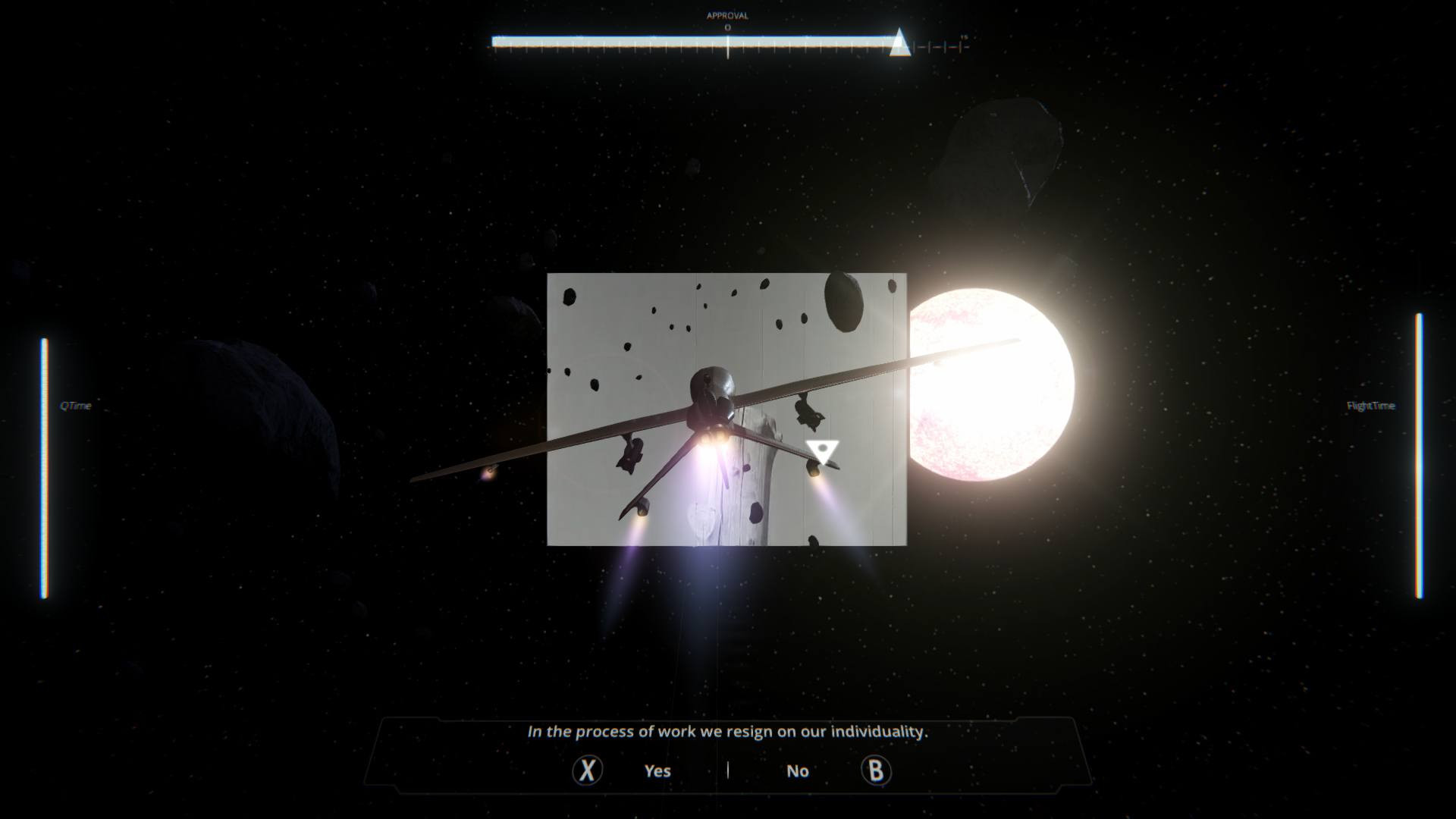Choose No for the individuality statement
The height and width of the screenshot is (819, 1456).
(x=798, y=771)
